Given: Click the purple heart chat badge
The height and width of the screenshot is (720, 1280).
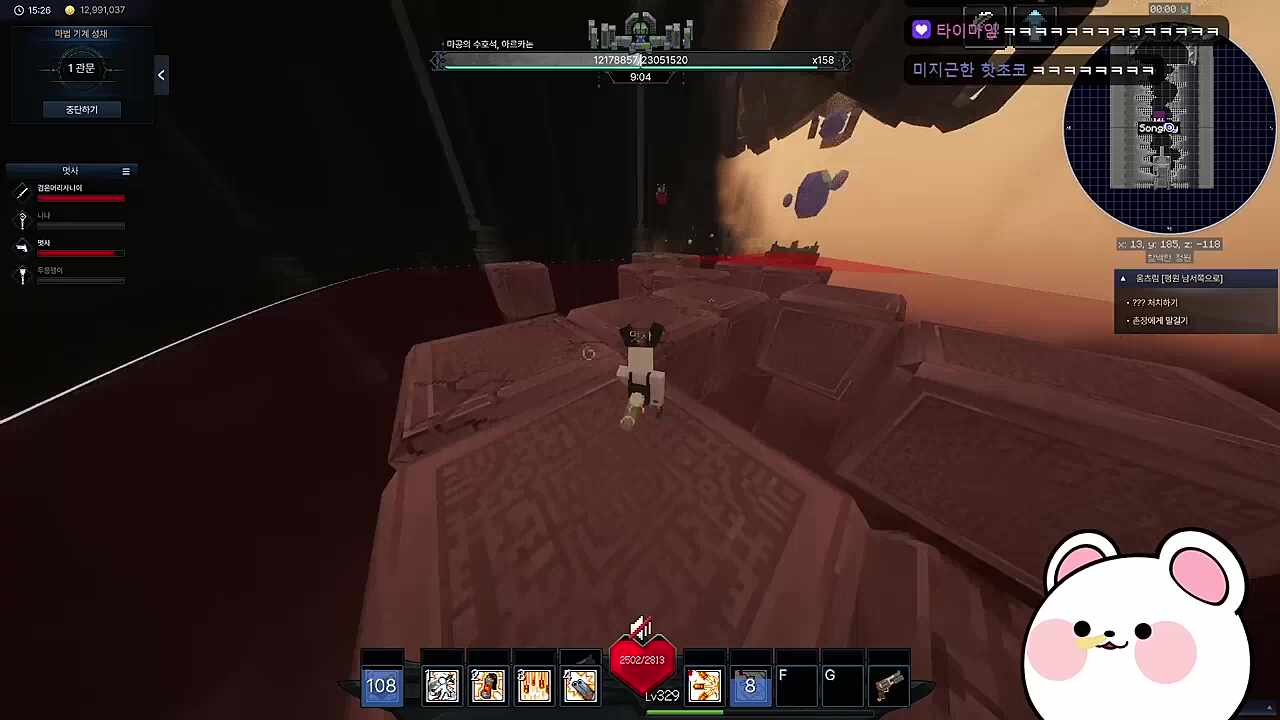Looking at the screenshot, I should click(921, 31).
